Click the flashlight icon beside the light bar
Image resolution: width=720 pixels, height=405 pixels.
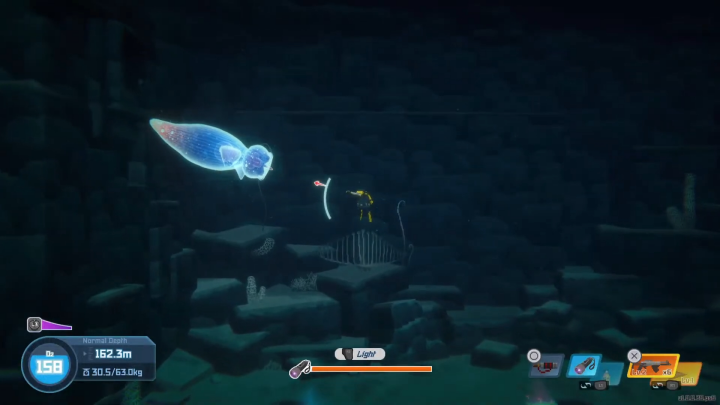(x=297, y=370)
